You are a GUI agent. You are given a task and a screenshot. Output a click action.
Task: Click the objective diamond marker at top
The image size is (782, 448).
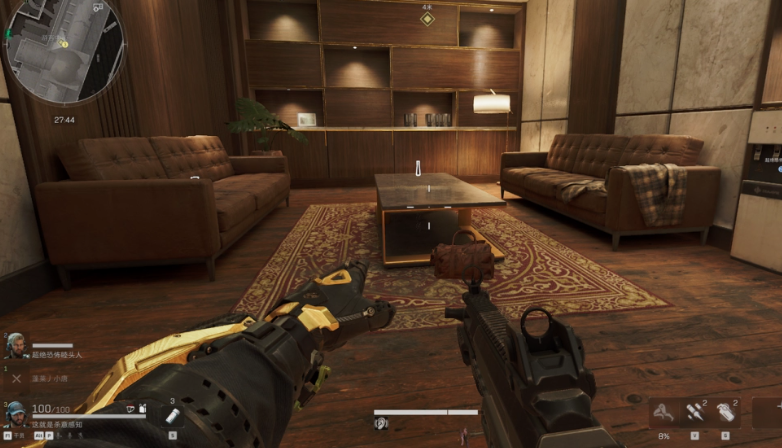427,18
